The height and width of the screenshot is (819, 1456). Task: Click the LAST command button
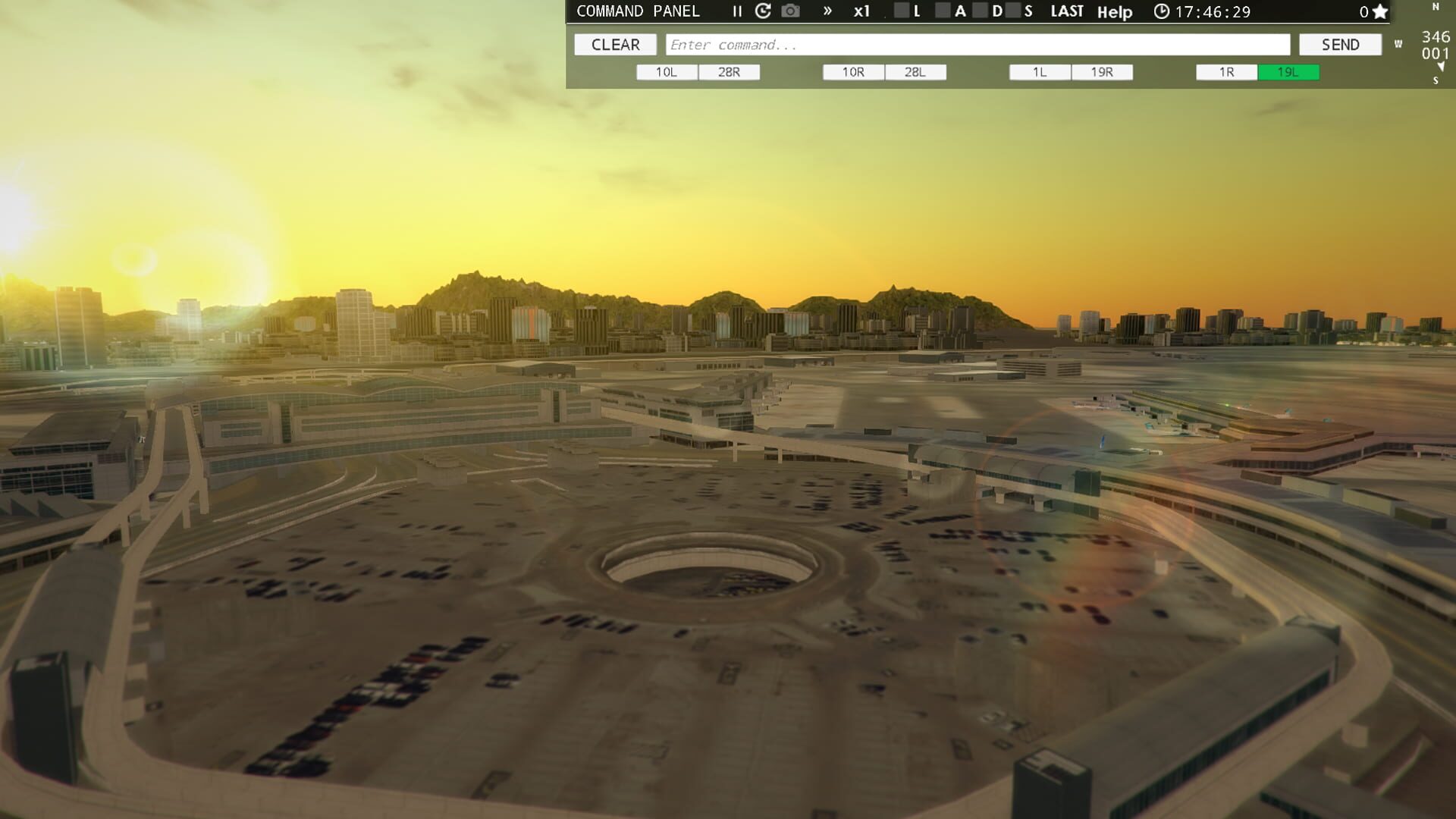(x=1066, y=11)
